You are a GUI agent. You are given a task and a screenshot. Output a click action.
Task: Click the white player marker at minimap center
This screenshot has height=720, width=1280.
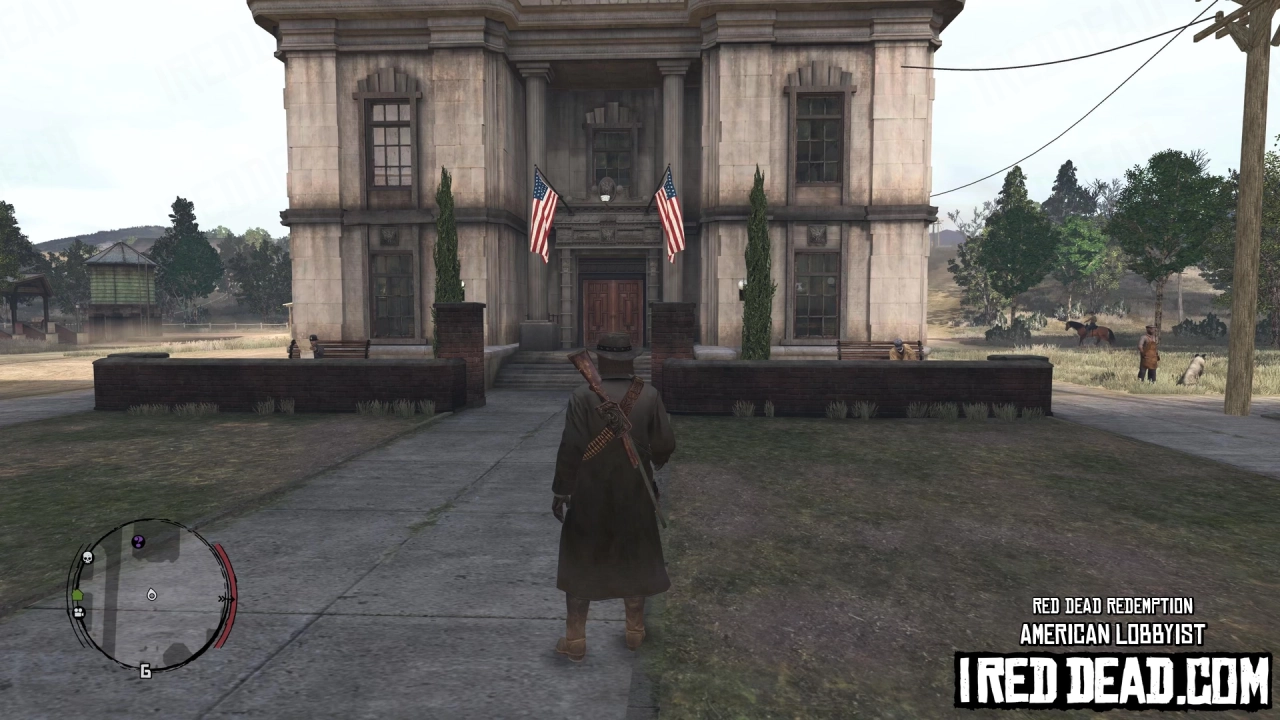click(x=151, y=596)
